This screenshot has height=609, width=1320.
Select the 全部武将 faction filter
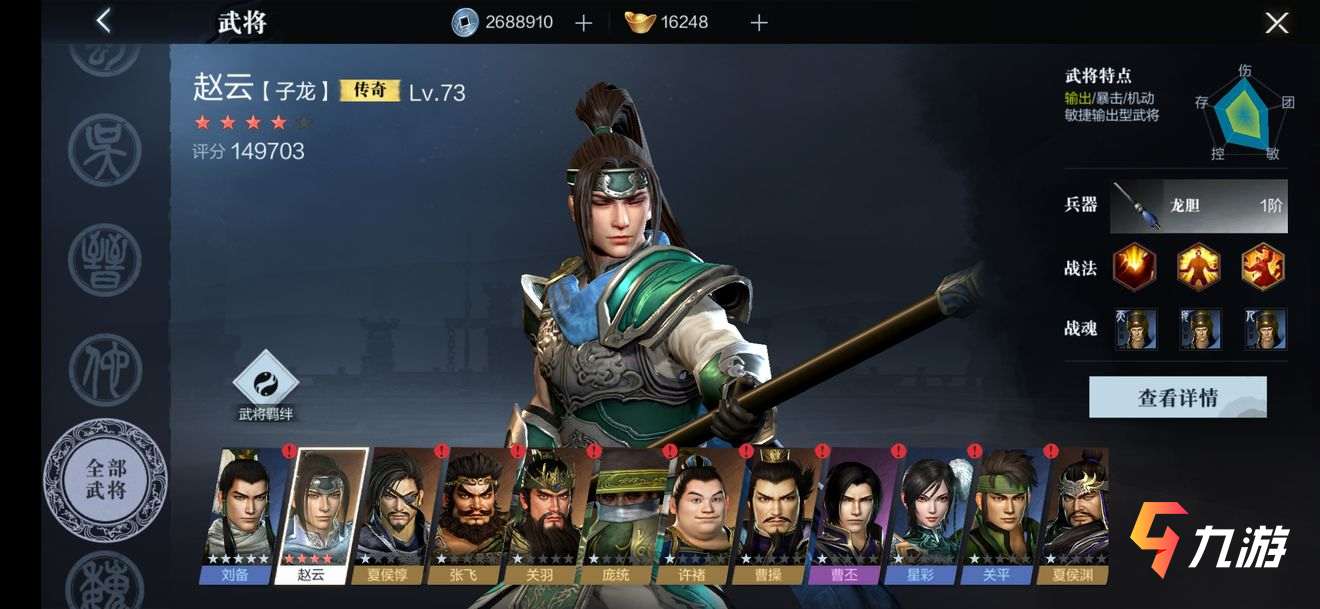105,481
